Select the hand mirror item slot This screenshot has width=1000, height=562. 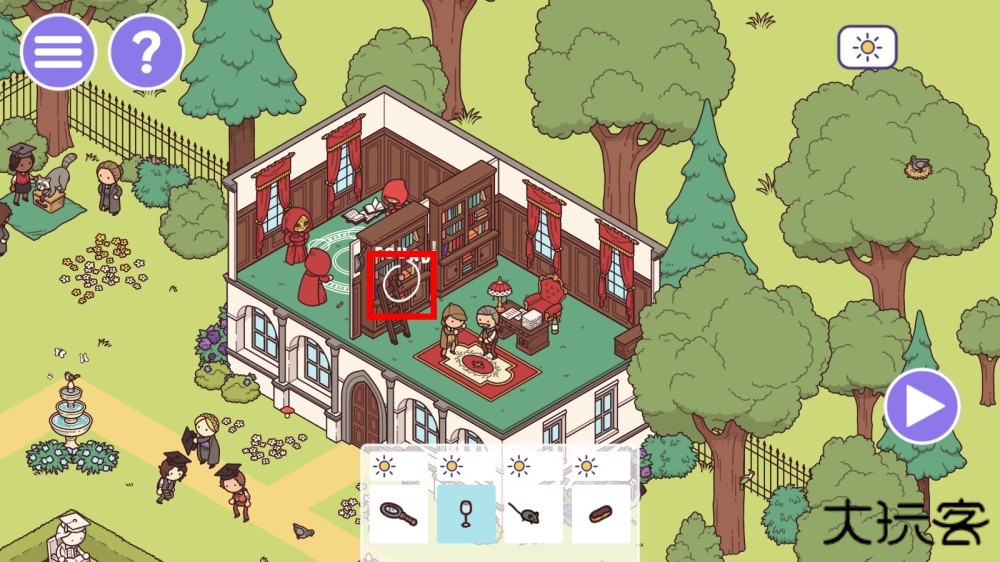click(x=398, y=514)
